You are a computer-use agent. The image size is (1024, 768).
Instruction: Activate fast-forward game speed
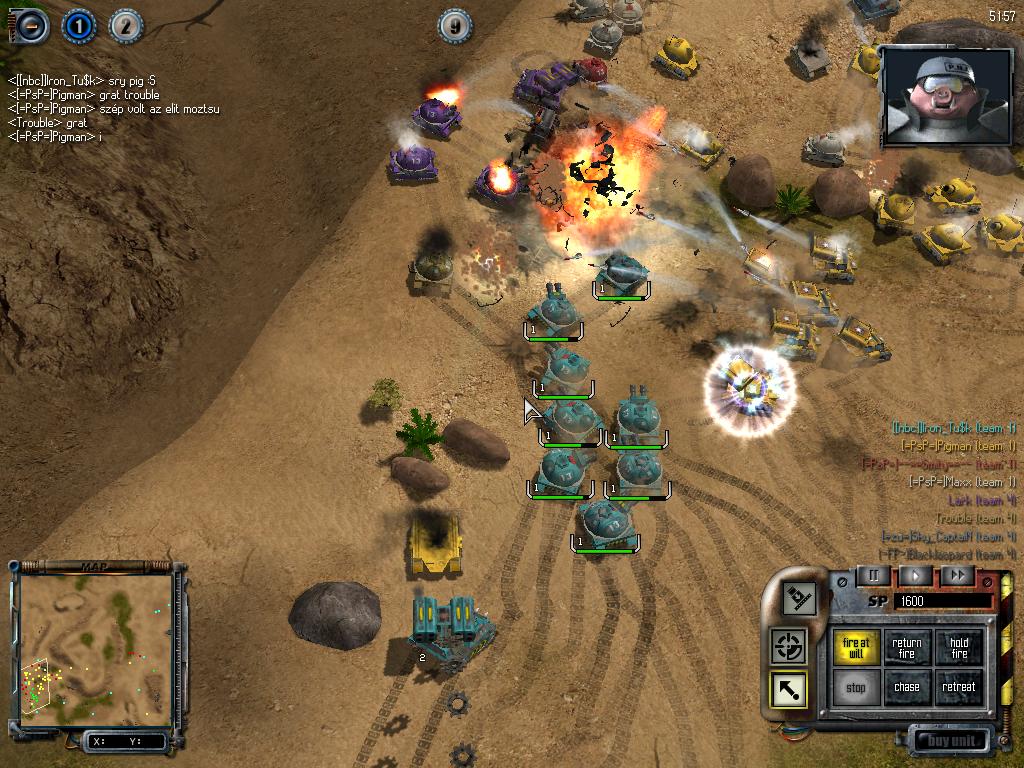point(957,575)
